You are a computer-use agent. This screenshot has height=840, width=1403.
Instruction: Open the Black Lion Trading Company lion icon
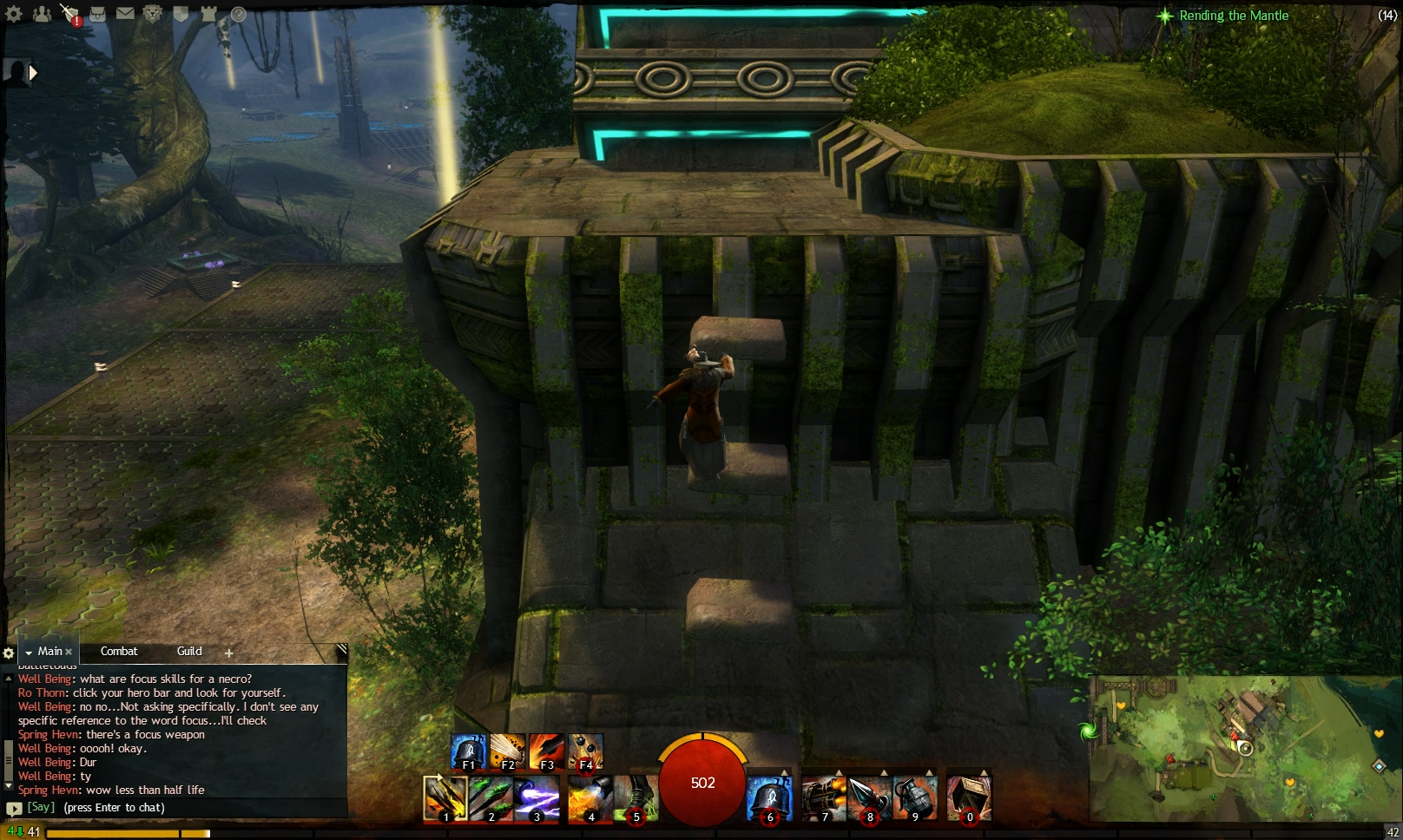pos(151,13)
